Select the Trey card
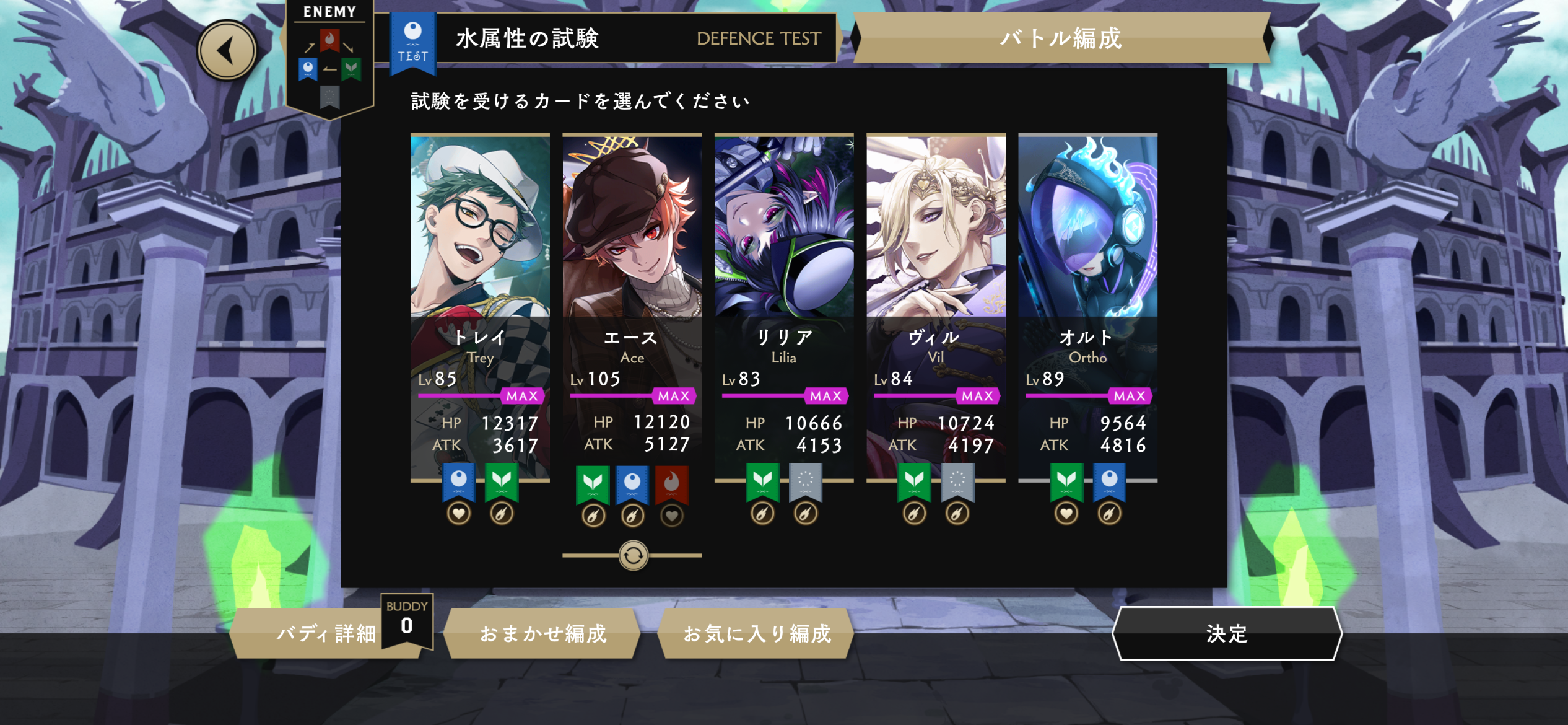This screenshot has width=1568, height=725. click(x=480, y=279)
